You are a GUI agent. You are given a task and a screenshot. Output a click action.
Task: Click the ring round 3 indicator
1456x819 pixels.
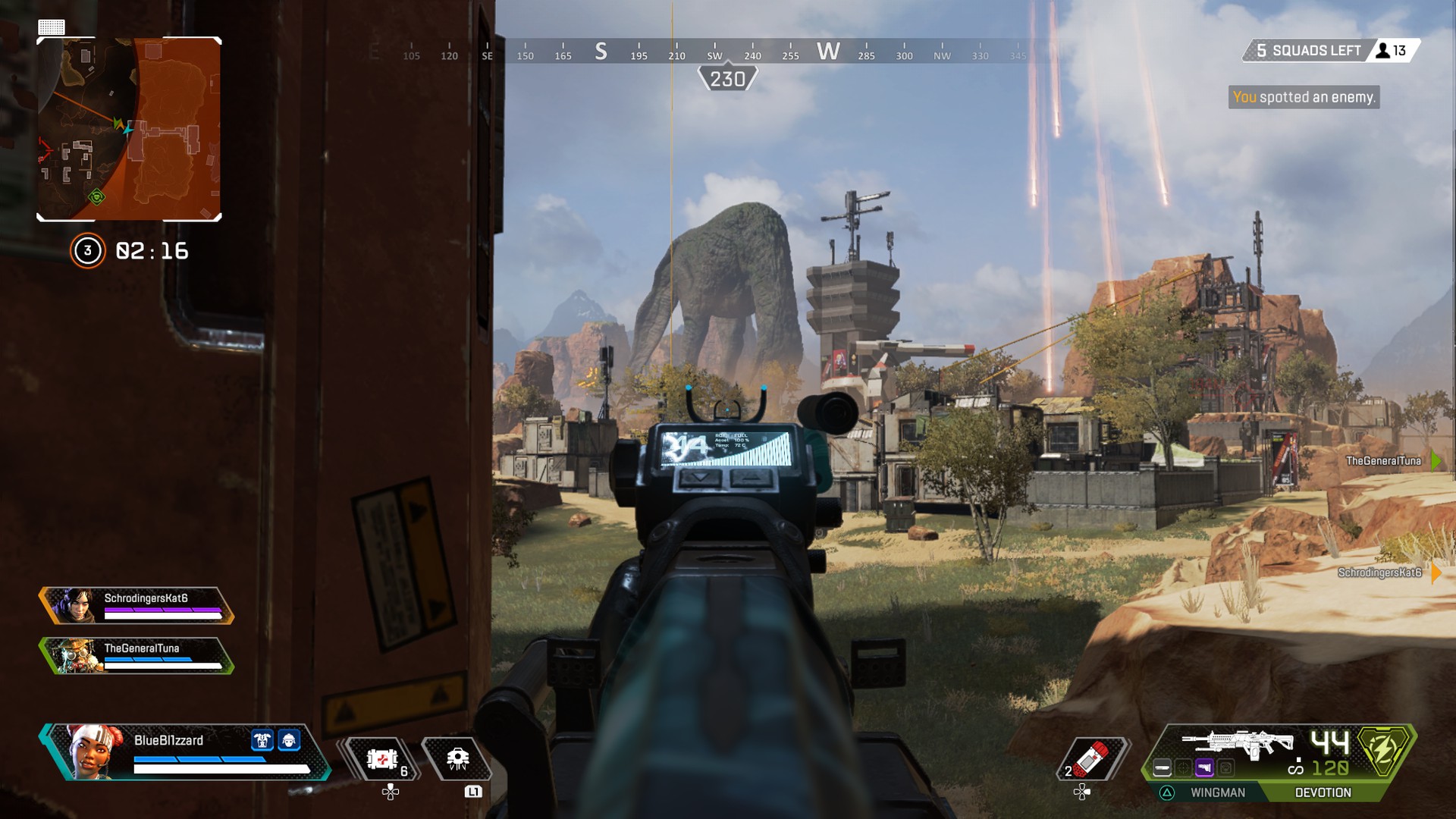(87, 251)
